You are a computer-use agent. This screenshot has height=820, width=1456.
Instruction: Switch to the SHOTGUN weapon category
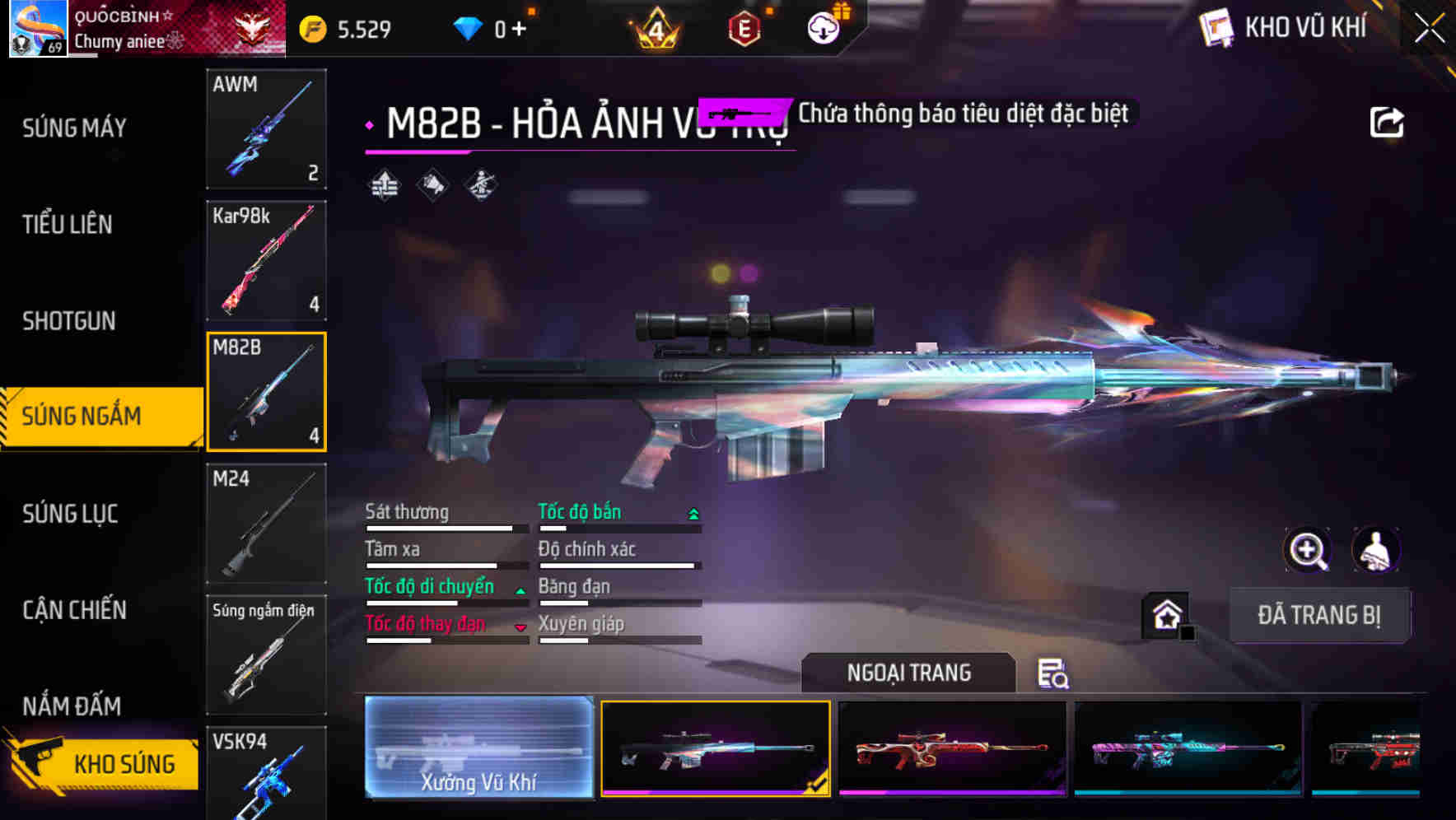coord(70,321)
